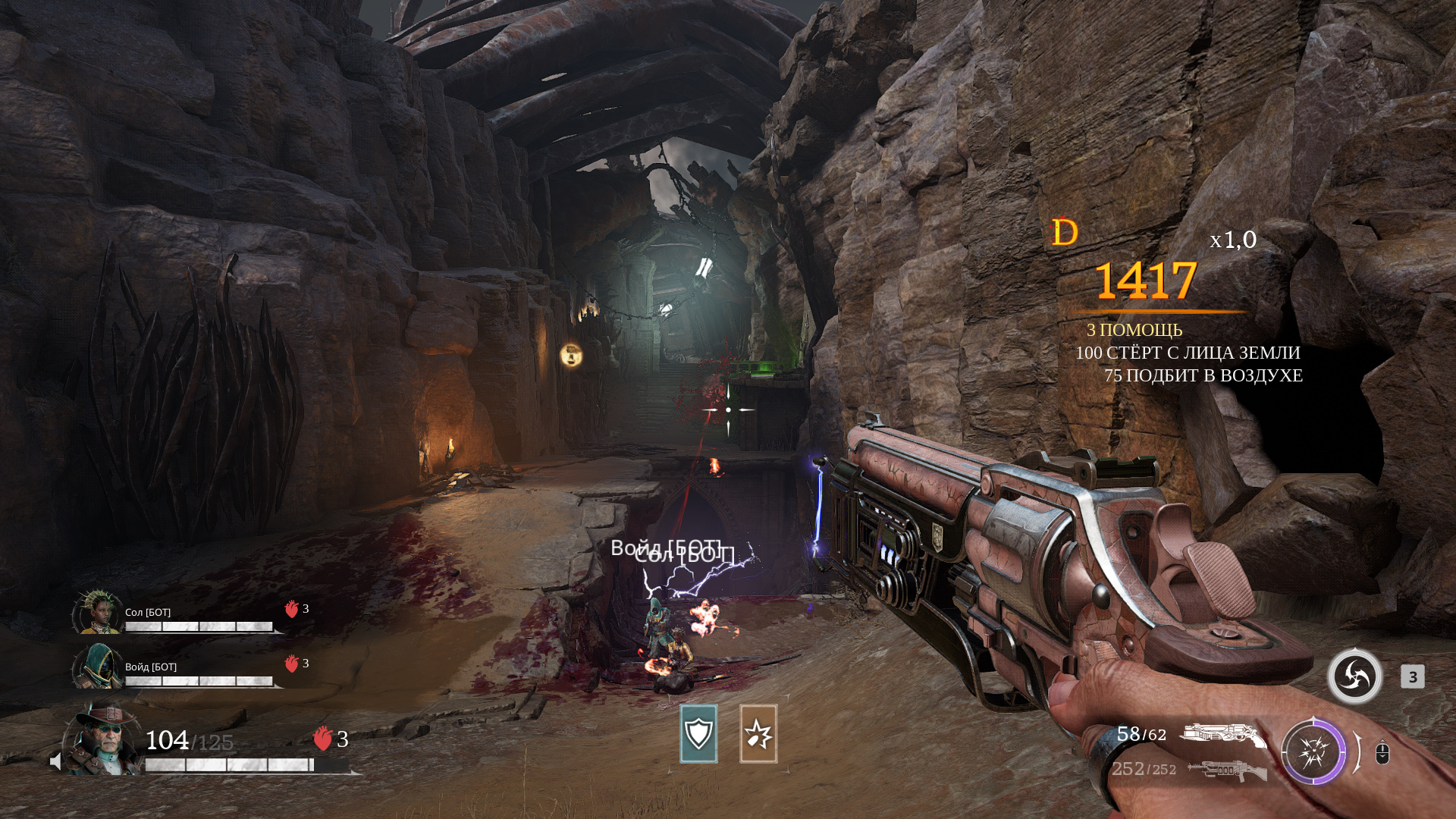The image size is (1456, 819).
Task: Toggle the speaker sound icon
Action: pos(55,761)
